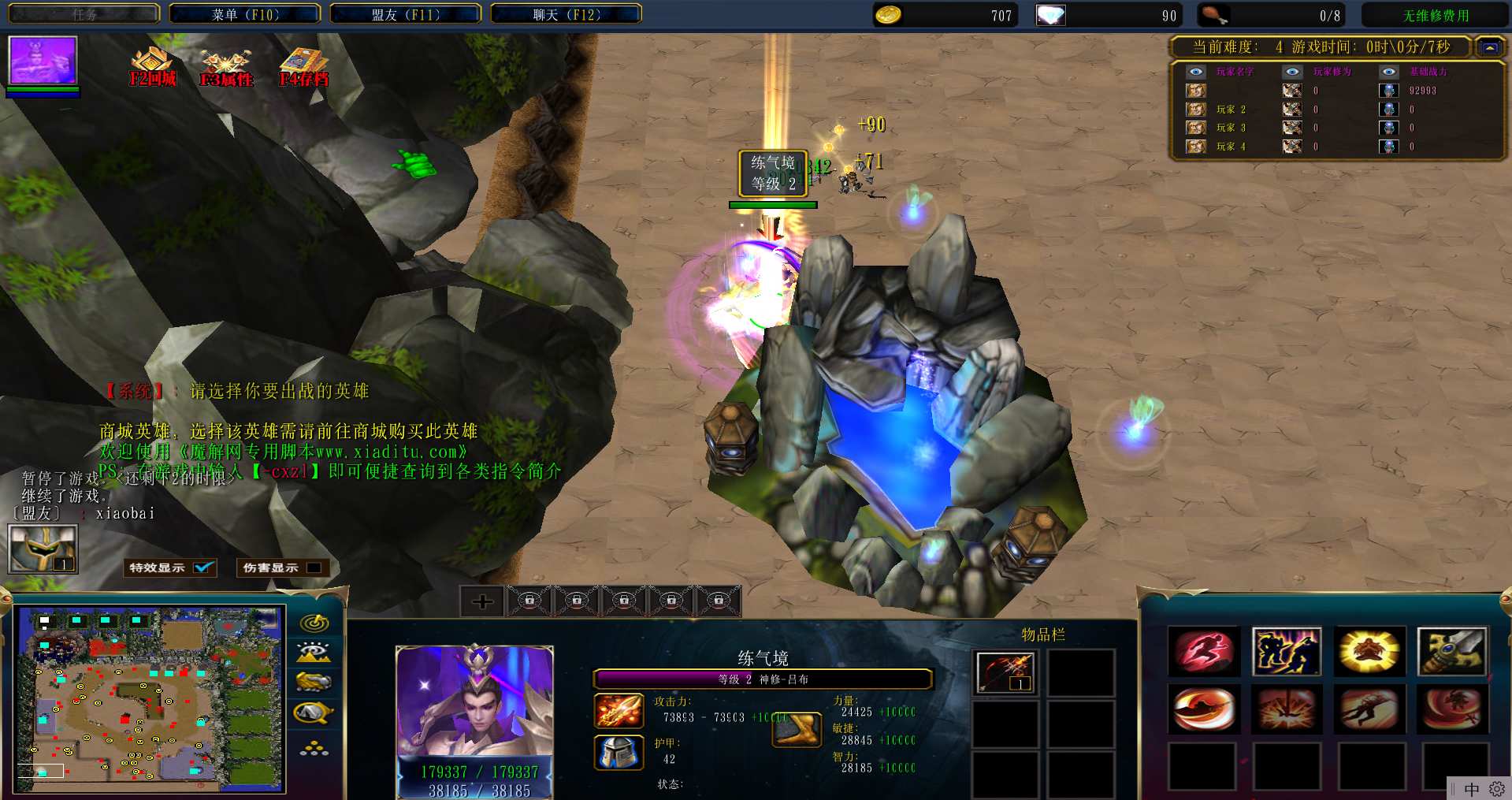Toggle the minimap terrain display button
1512x800 pixels.
coord(314,652)
